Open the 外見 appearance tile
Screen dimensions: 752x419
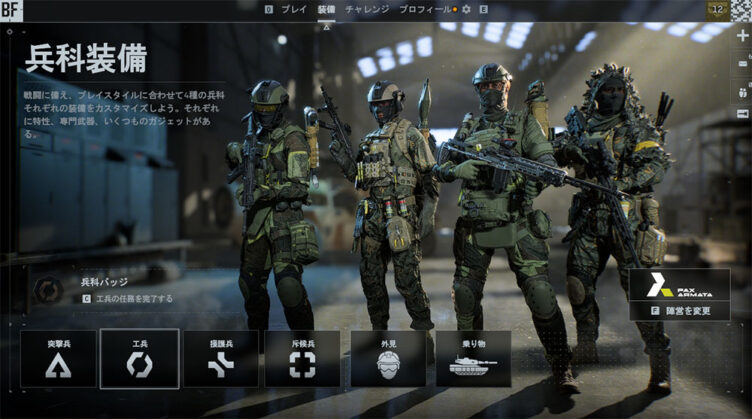click(x=388, y=358)
